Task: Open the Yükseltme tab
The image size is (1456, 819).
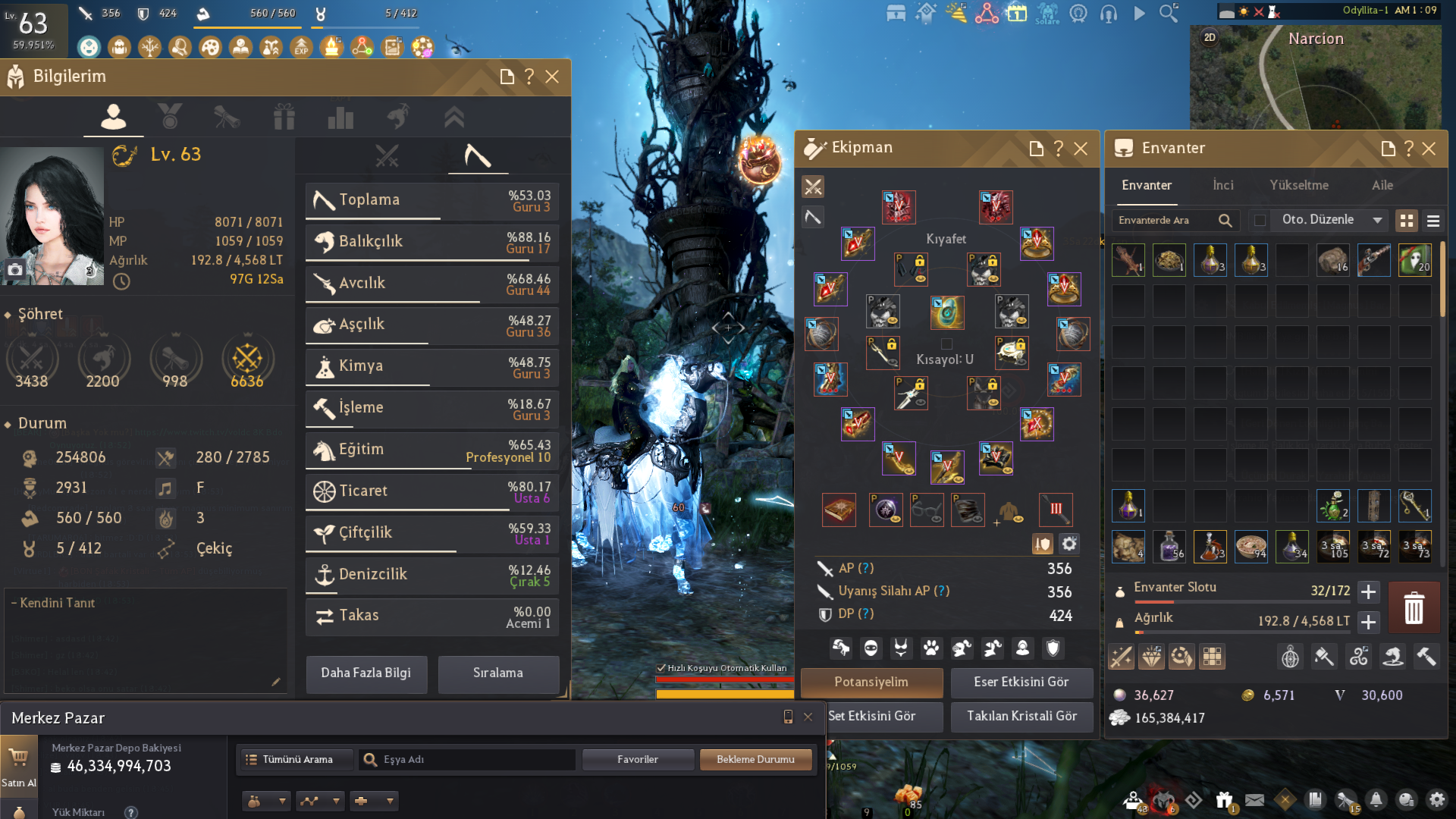Action: point(1299,186)
